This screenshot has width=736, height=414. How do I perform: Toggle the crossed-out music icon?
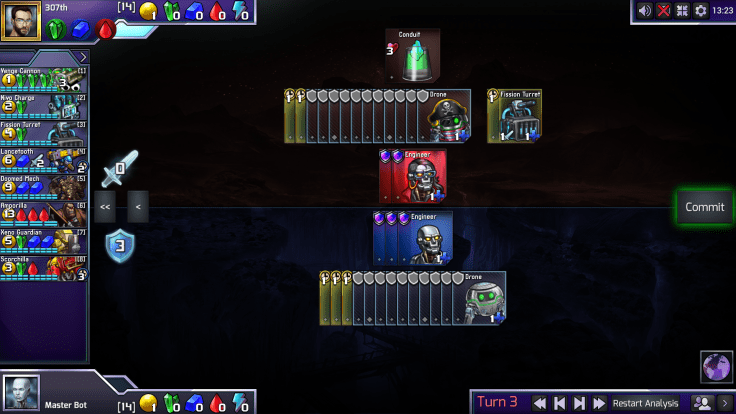[664, 10]
